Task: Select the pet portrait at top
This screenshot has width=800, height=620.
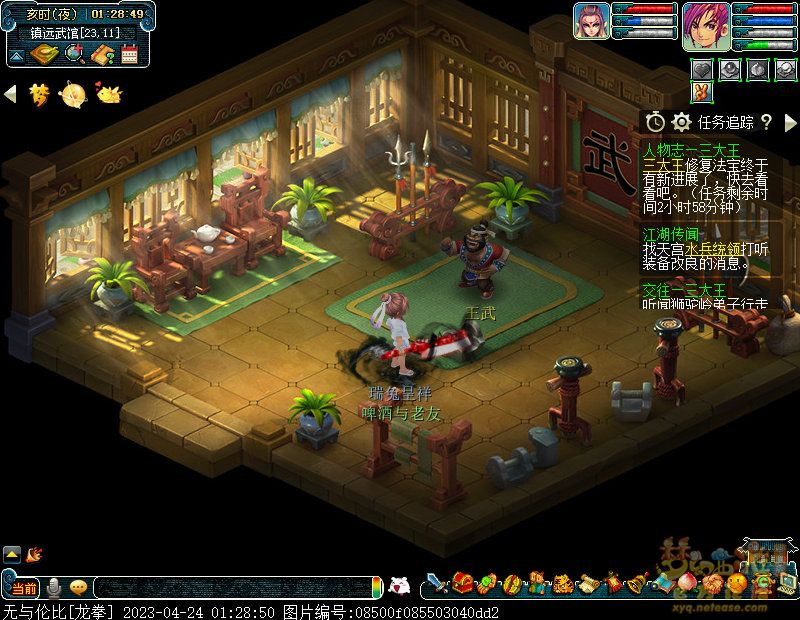Action: coord(591,21)
